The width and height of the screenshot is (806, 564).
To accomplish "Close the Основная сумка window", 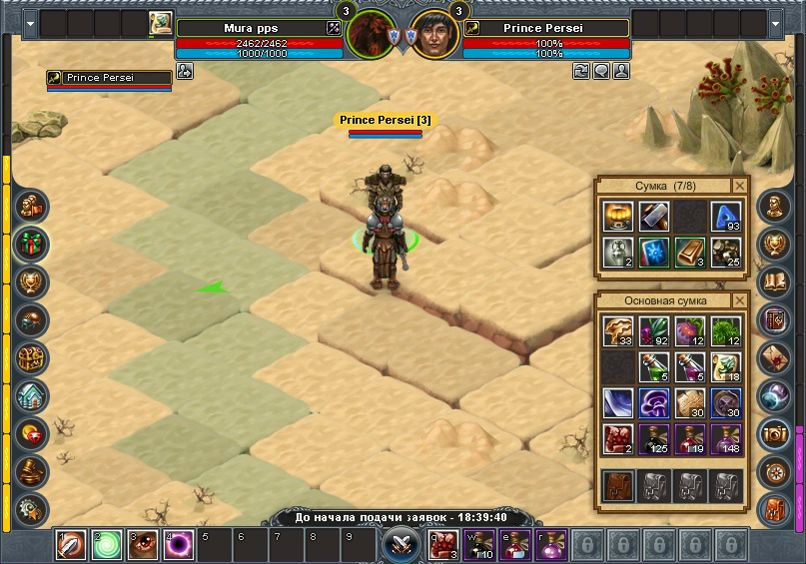I will point(739,300).
